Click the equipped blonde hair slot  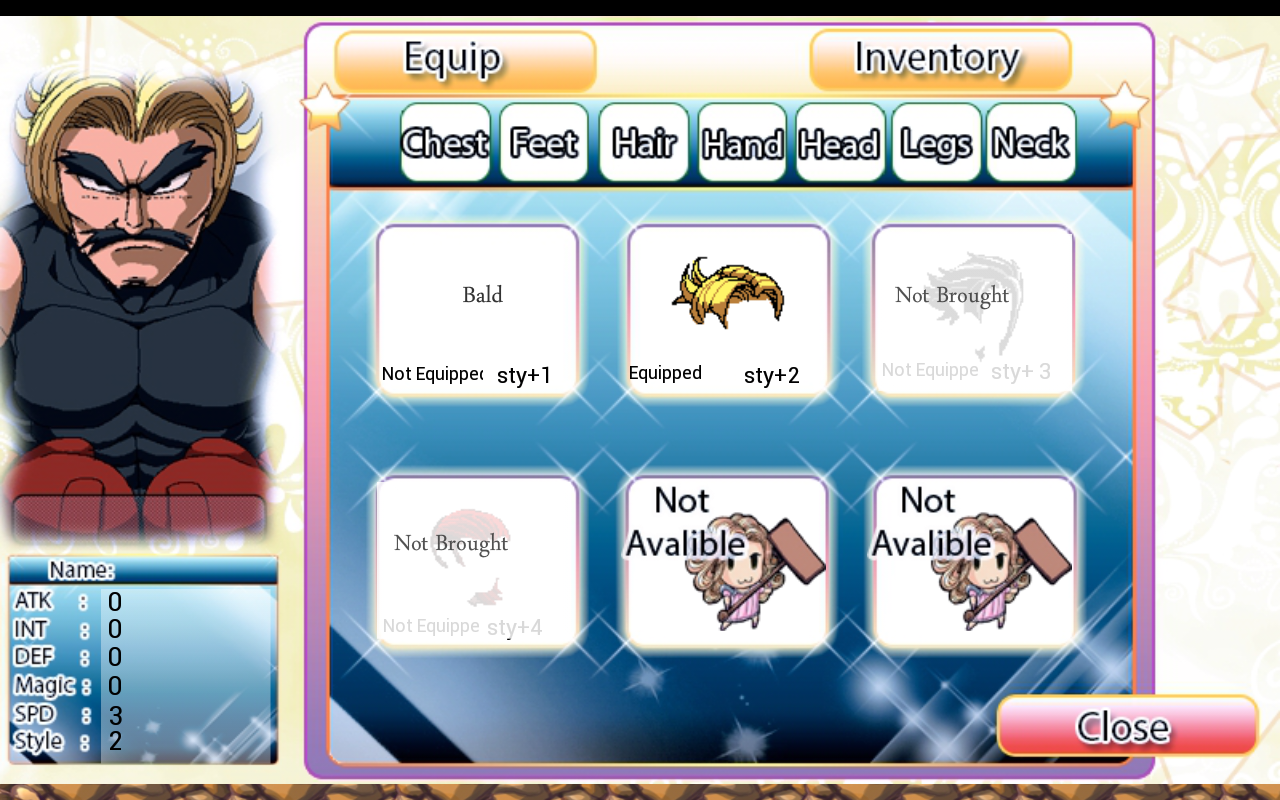click(728, 309)
